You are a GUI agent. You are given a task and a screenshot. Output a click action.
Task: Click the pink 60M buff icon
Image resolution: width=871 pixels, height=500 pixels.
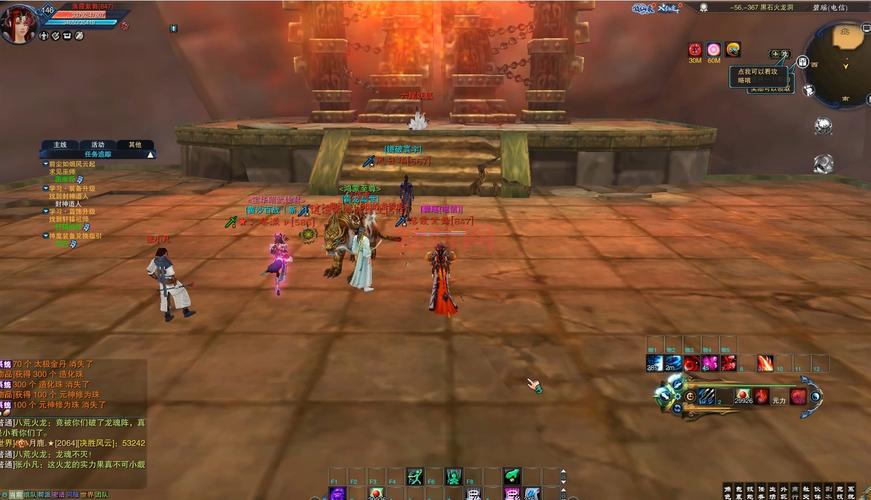[713, 49]
